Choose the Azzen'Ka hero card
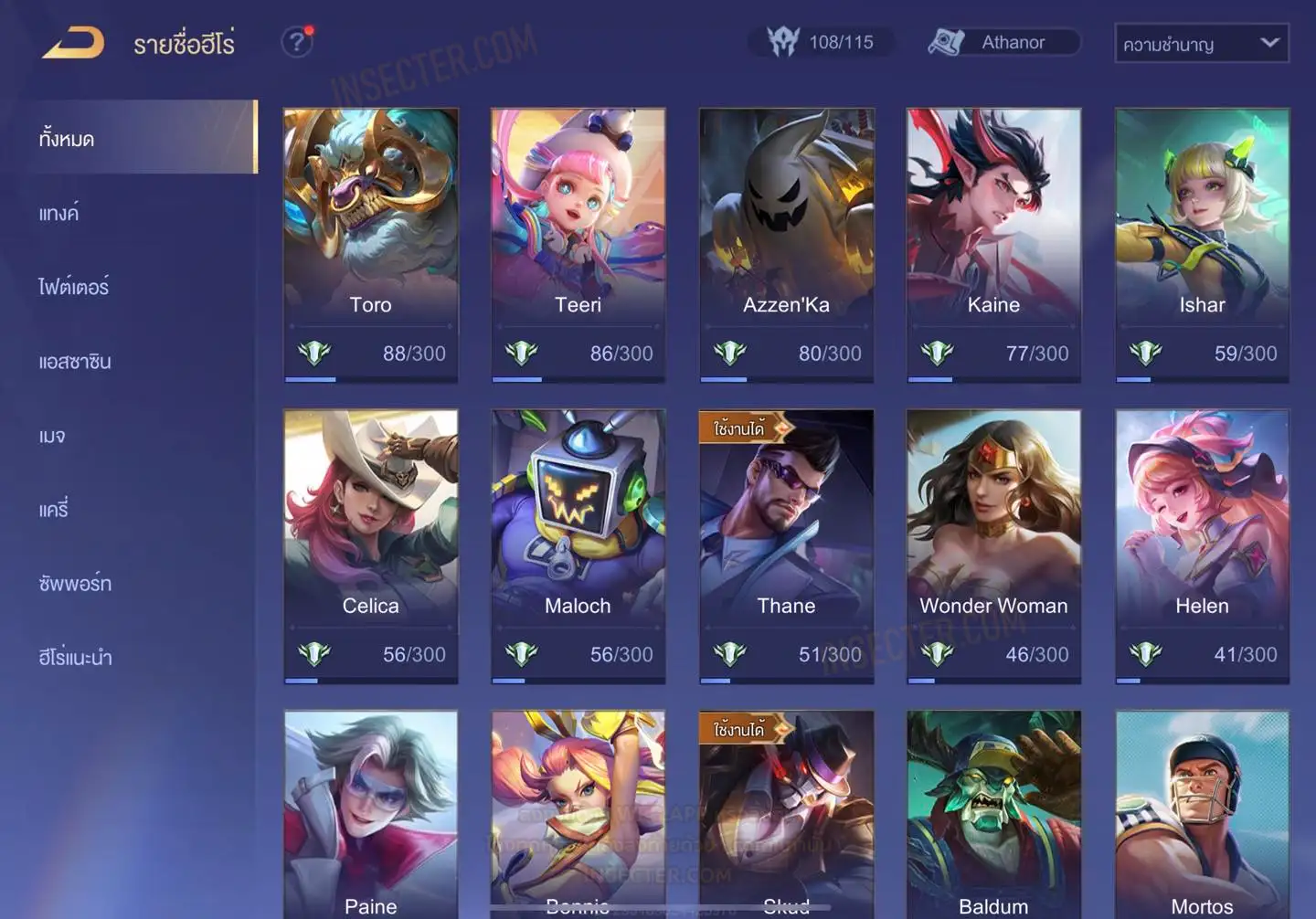This screenshot has height=919, width=1316. (786, 244)
